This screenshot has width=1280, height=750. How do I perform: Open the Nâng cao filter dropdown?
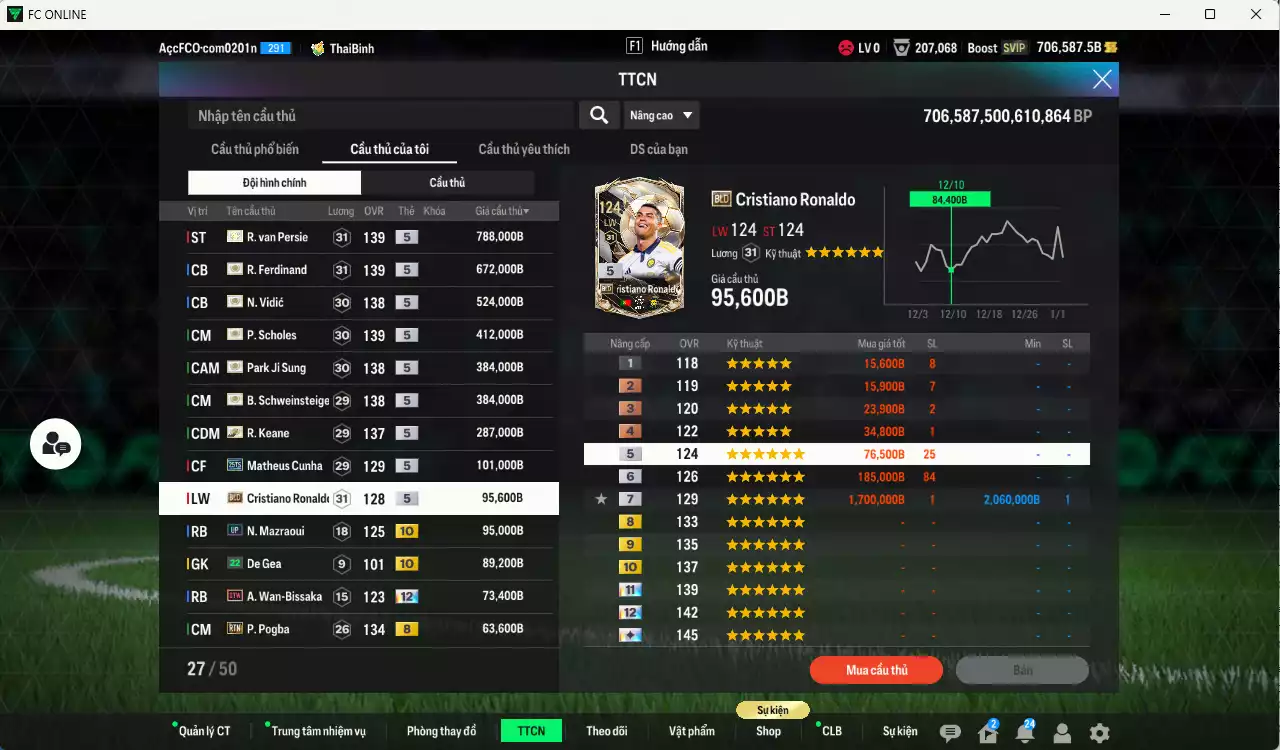(661, 115)
